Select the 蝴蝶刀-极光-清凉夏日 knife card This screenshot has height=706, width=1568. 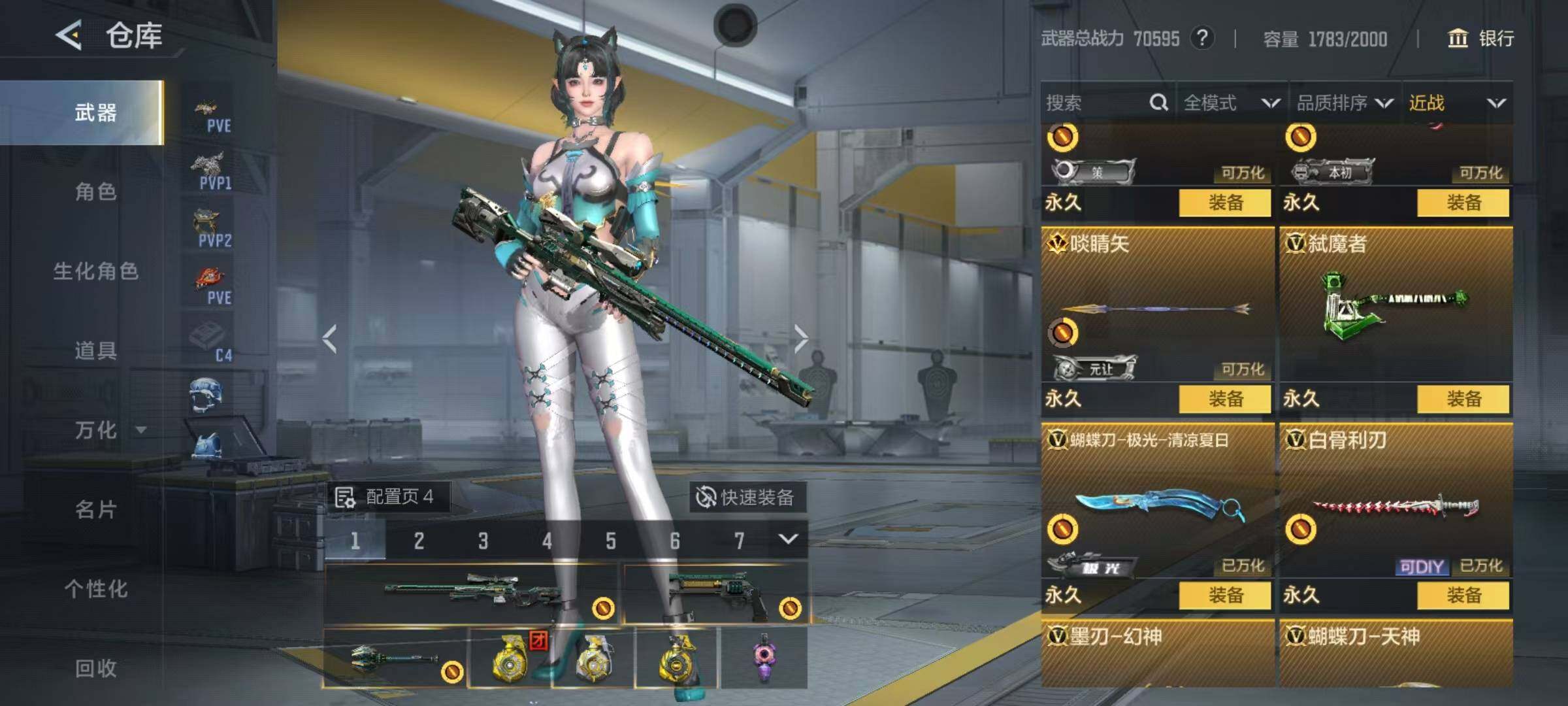[x=1157, y=503]
